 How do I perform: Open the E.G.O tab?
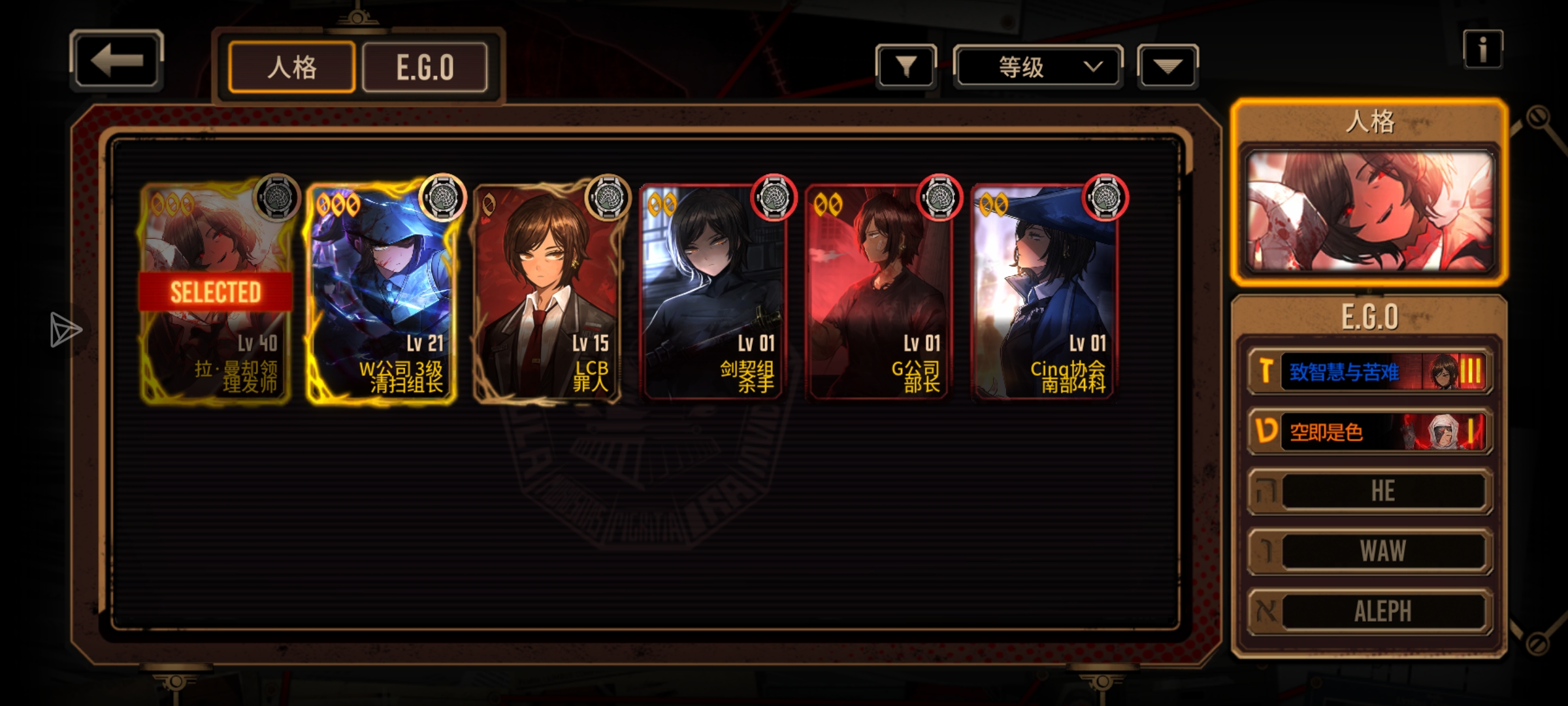pyautogui.click(x=425, y=67)
